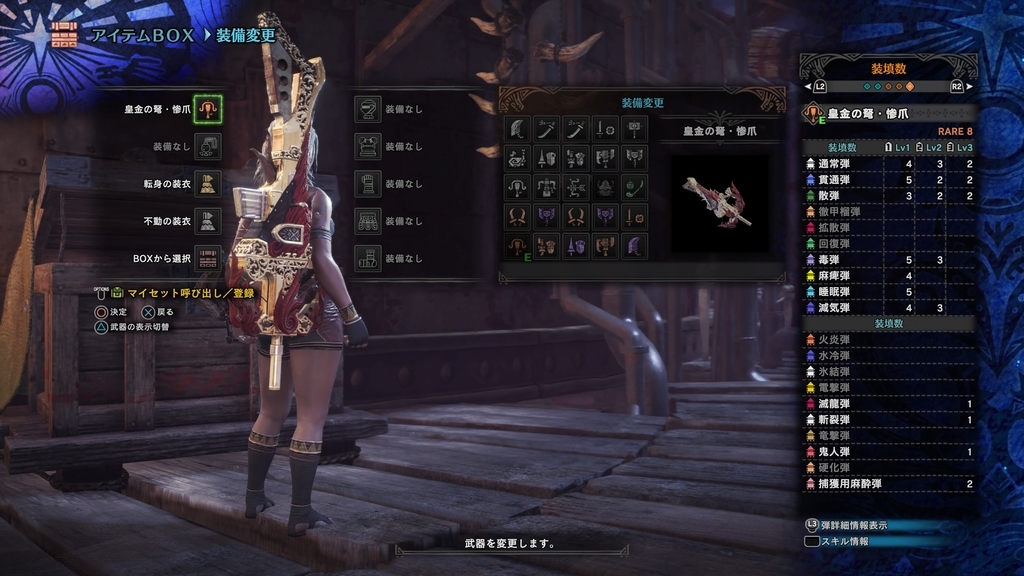Choose the 不動の装衣 mantle slot
1024x576 pixels.
pyautogui.click(x=207, y=221)
